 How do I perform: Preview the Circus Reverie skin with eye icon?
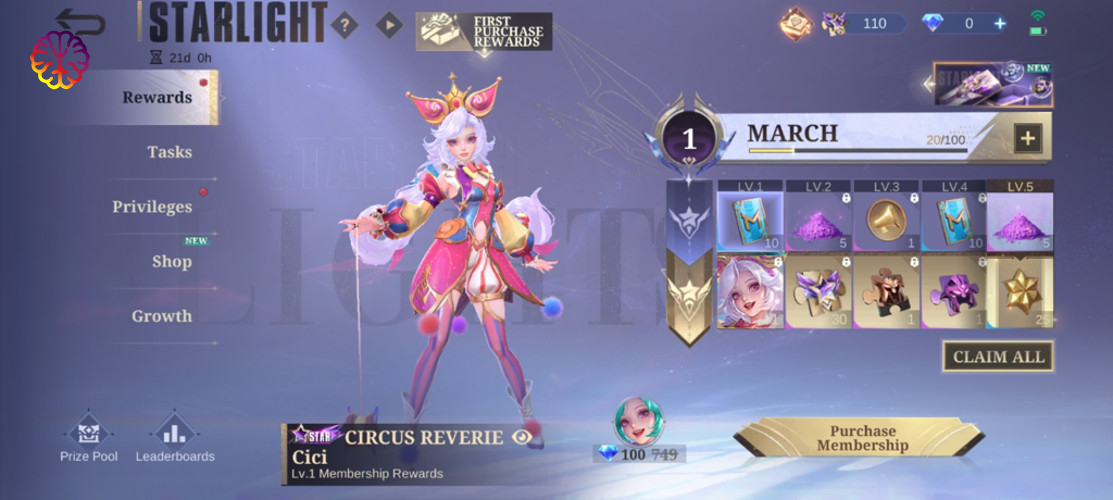pyautogui.click(x=521, y=437)
